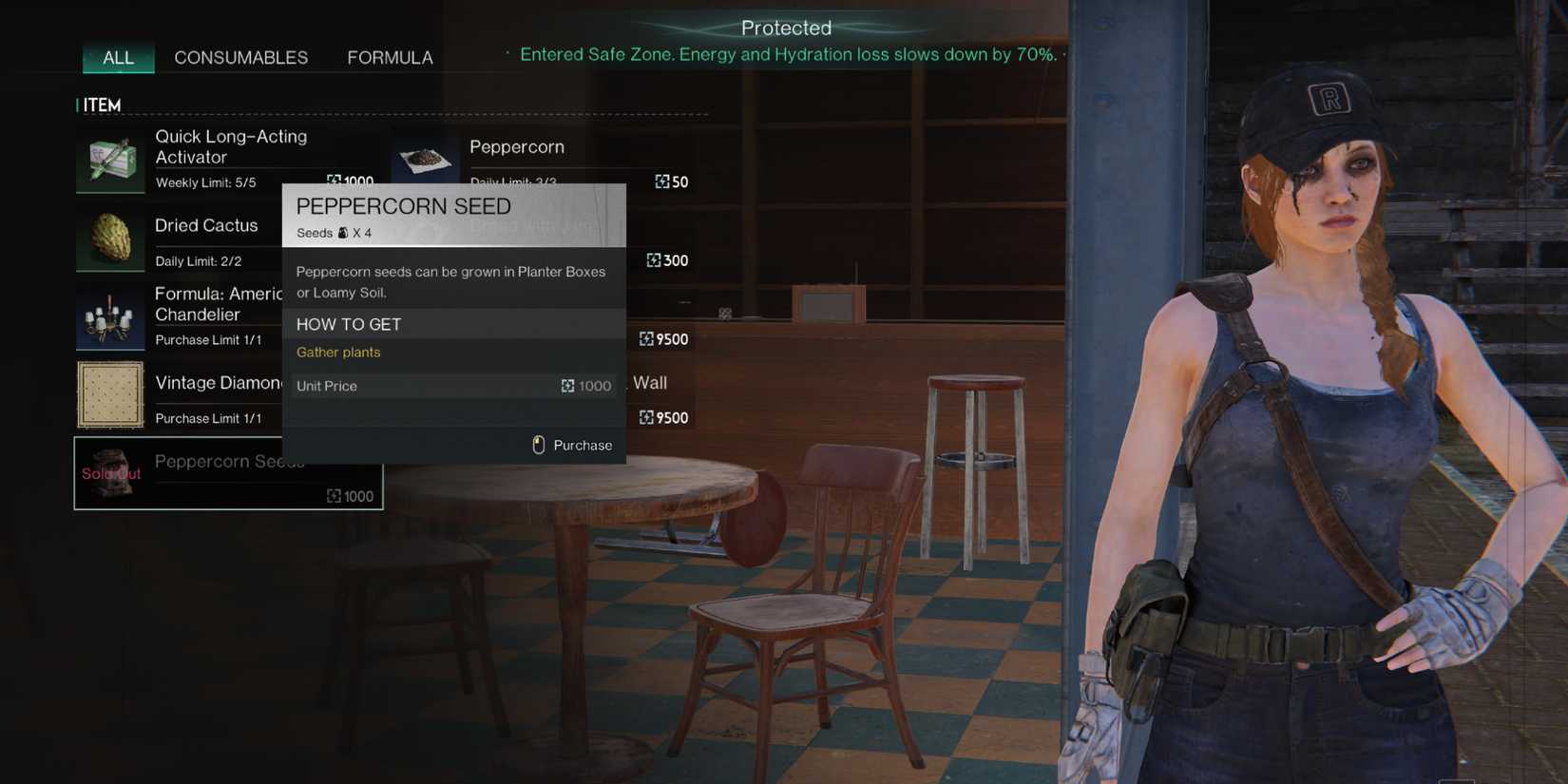Select the Peppercorn Seeds list entry

228,473
